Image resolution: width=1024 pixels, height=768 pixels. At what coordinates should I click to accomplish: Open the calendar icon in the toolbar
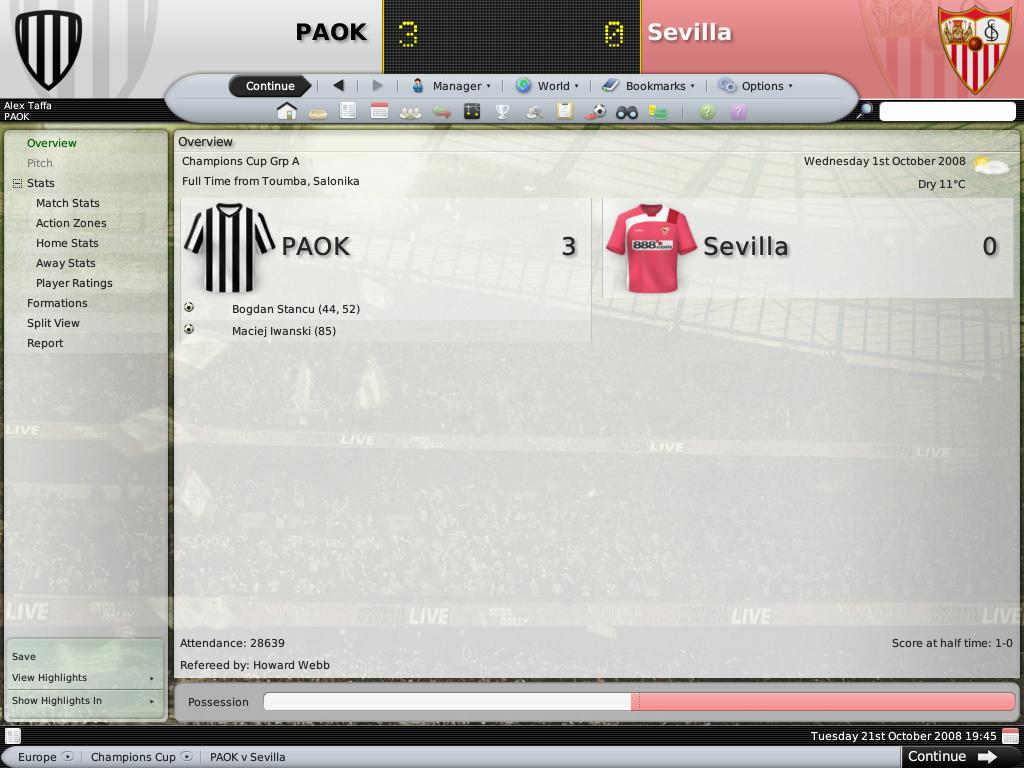coord(379,112)
